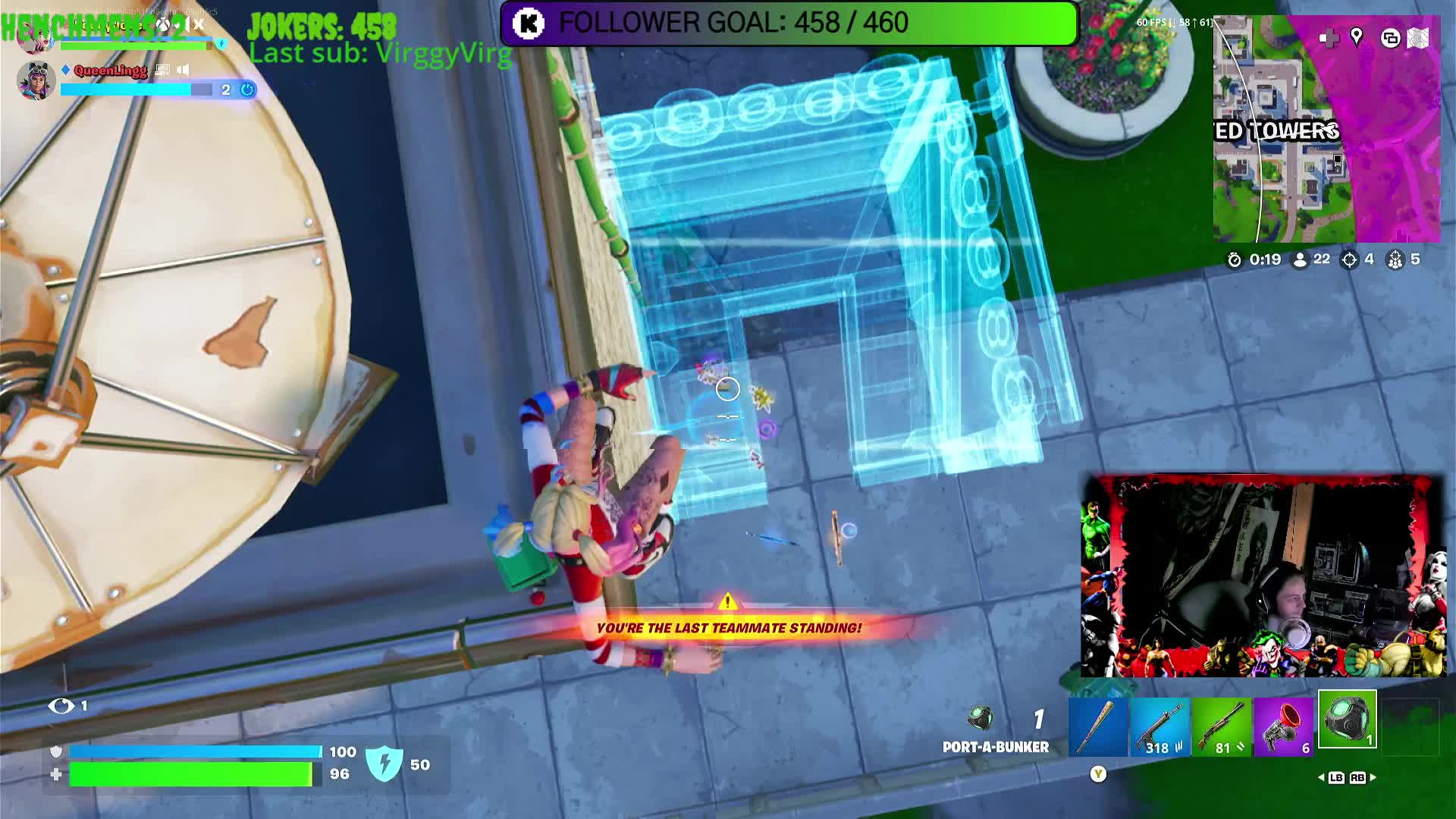Click the overlapping screens icon on minimap
Image resolution: width=1456 pixels, height=819 pixels.
[x=1390, y=38]
